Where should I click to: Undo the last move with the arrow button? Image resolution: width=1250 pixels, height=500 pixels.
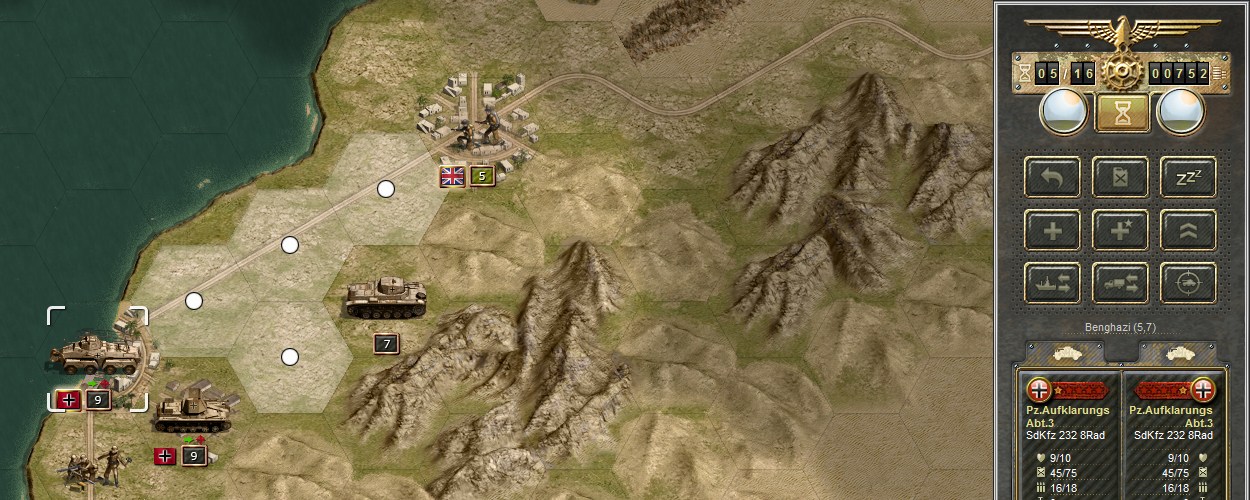(1052, 177)
